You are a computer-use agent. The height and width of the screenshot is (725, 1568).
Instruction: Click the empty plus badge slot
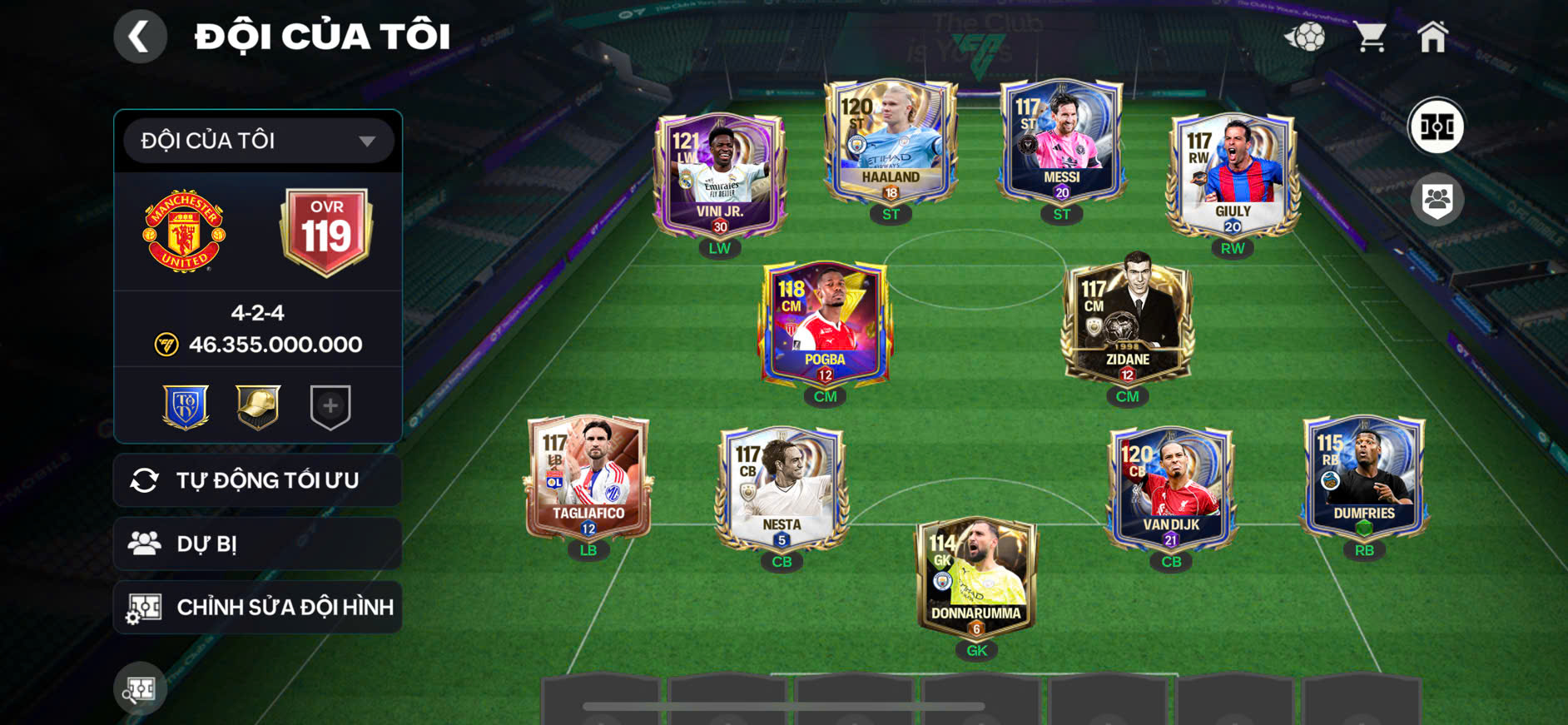[330, 406]
